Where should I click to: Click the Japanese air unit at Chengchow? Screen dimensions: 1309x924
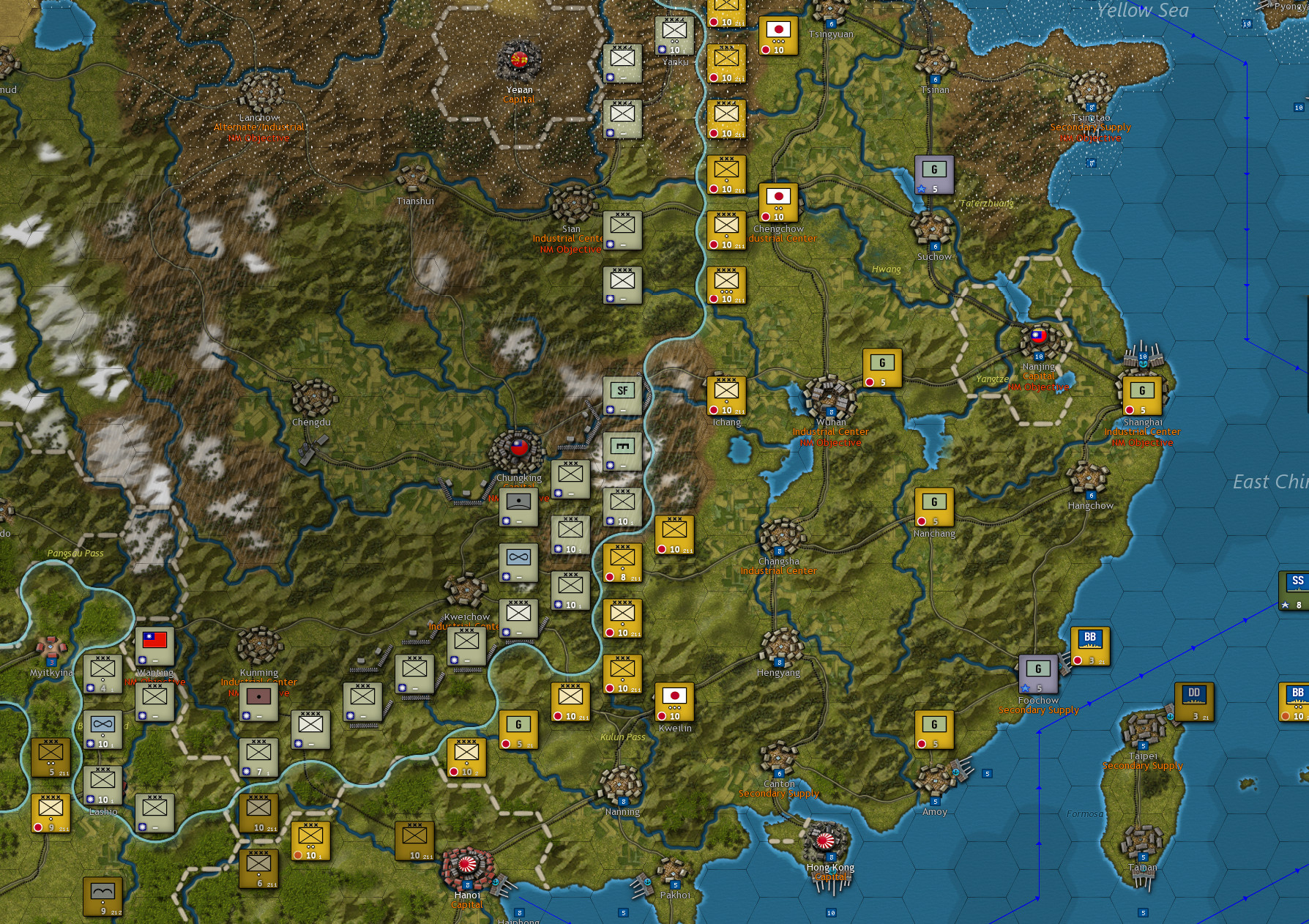778,199
